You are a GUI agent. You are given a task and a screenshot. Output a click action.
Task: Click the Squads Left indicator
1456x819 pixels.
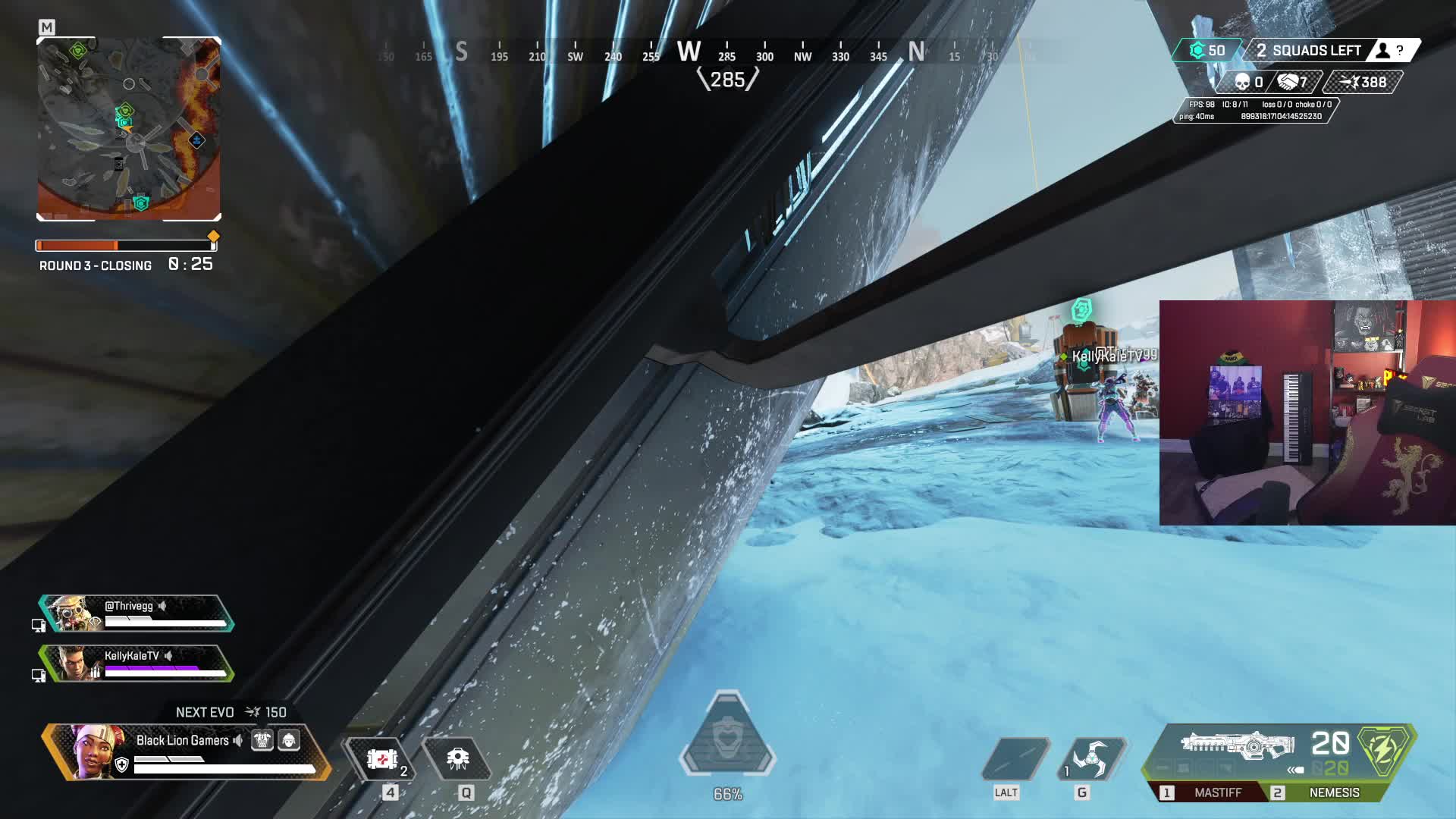click(1308, 51)
